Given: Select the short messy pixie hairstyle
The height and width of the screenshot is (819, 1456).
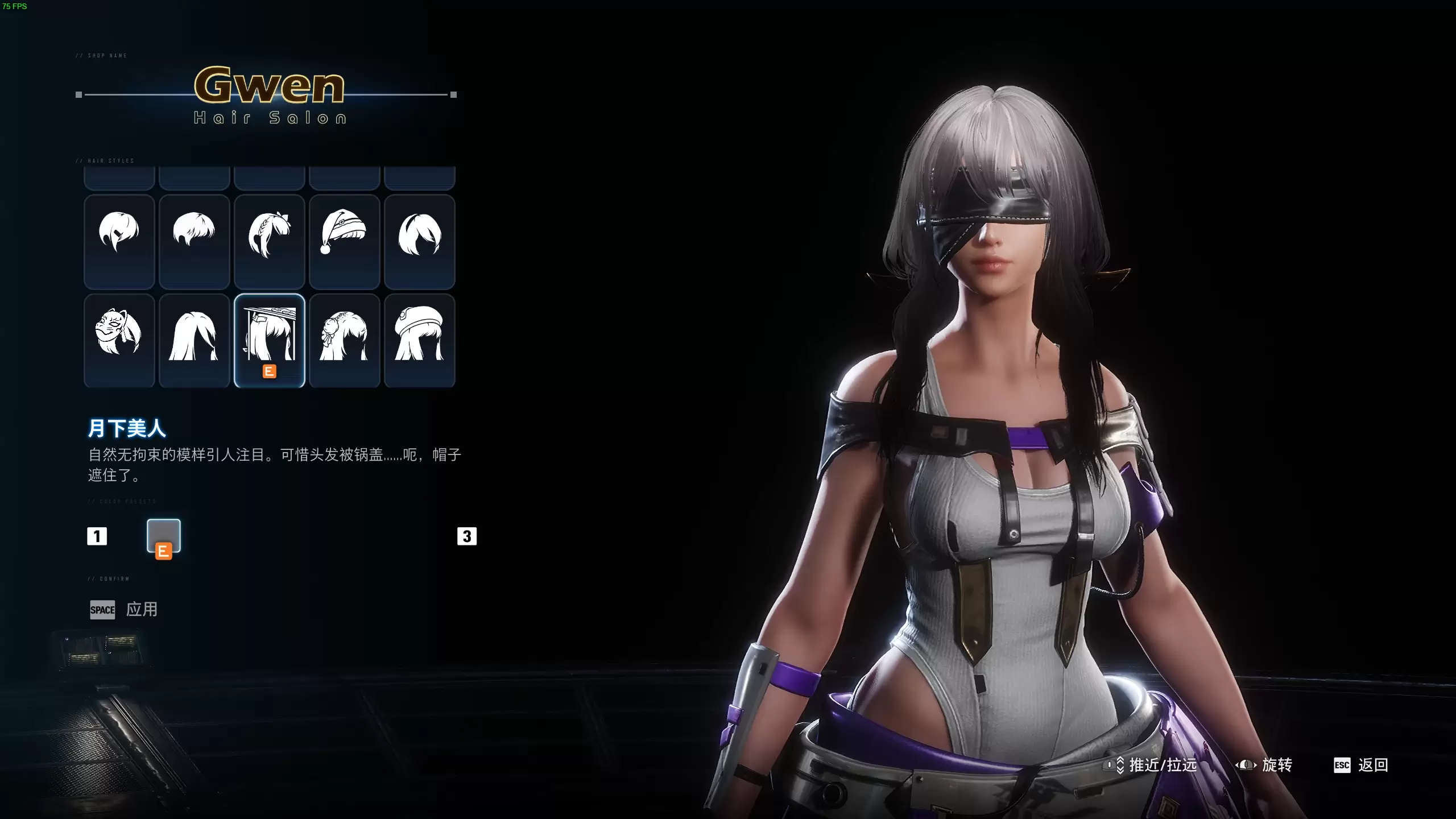Looking at the screenshot, I should pyautogui.click(x=194, y=242).
